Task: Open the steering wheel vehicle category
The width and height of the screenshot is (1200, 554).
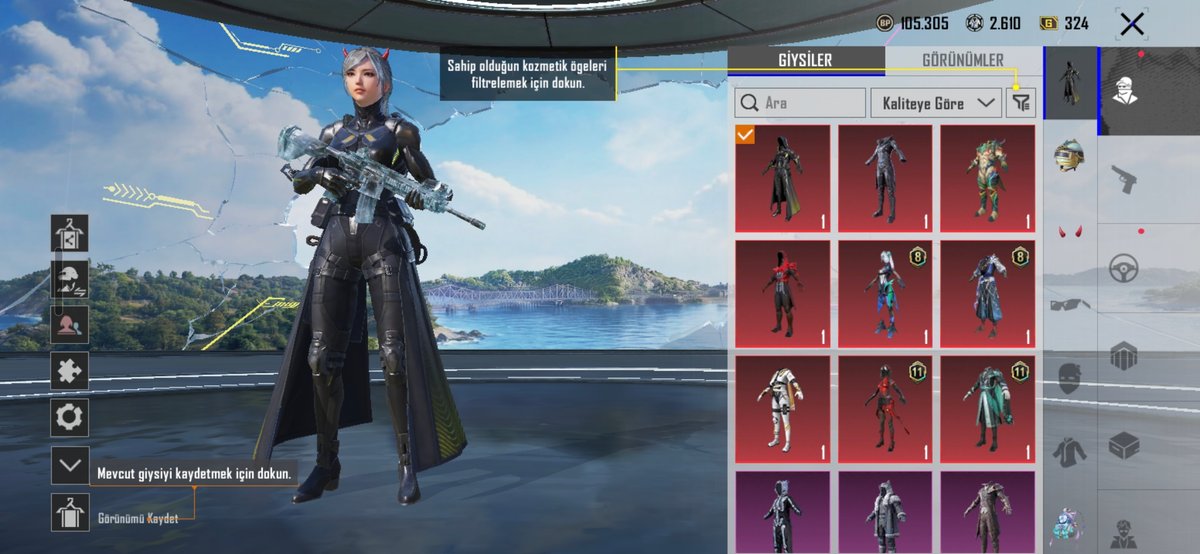Action: (1126, 268)
